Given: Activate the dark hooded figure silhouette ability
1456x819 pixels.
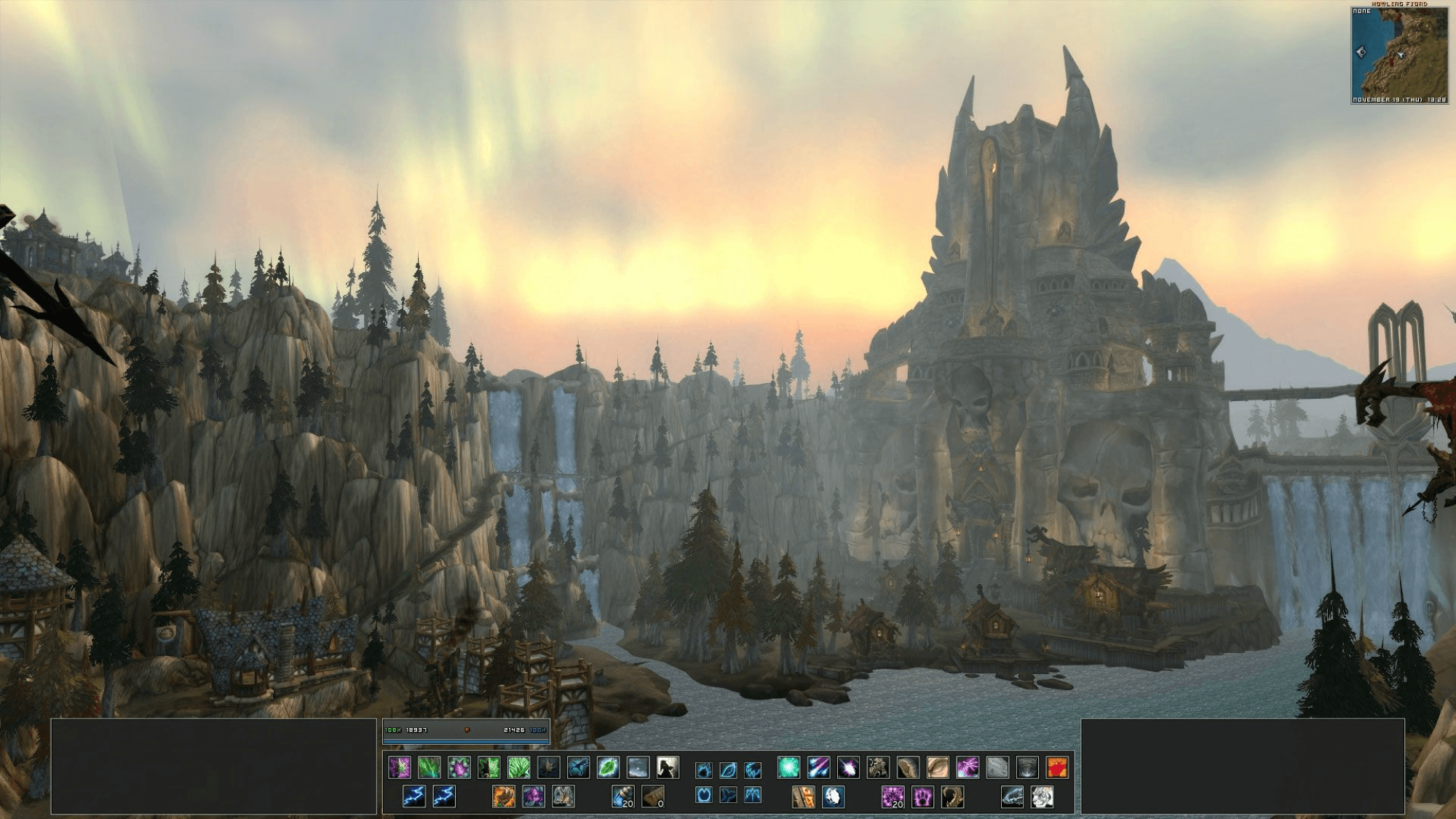Looking at the screenshot, I should 668,767.
